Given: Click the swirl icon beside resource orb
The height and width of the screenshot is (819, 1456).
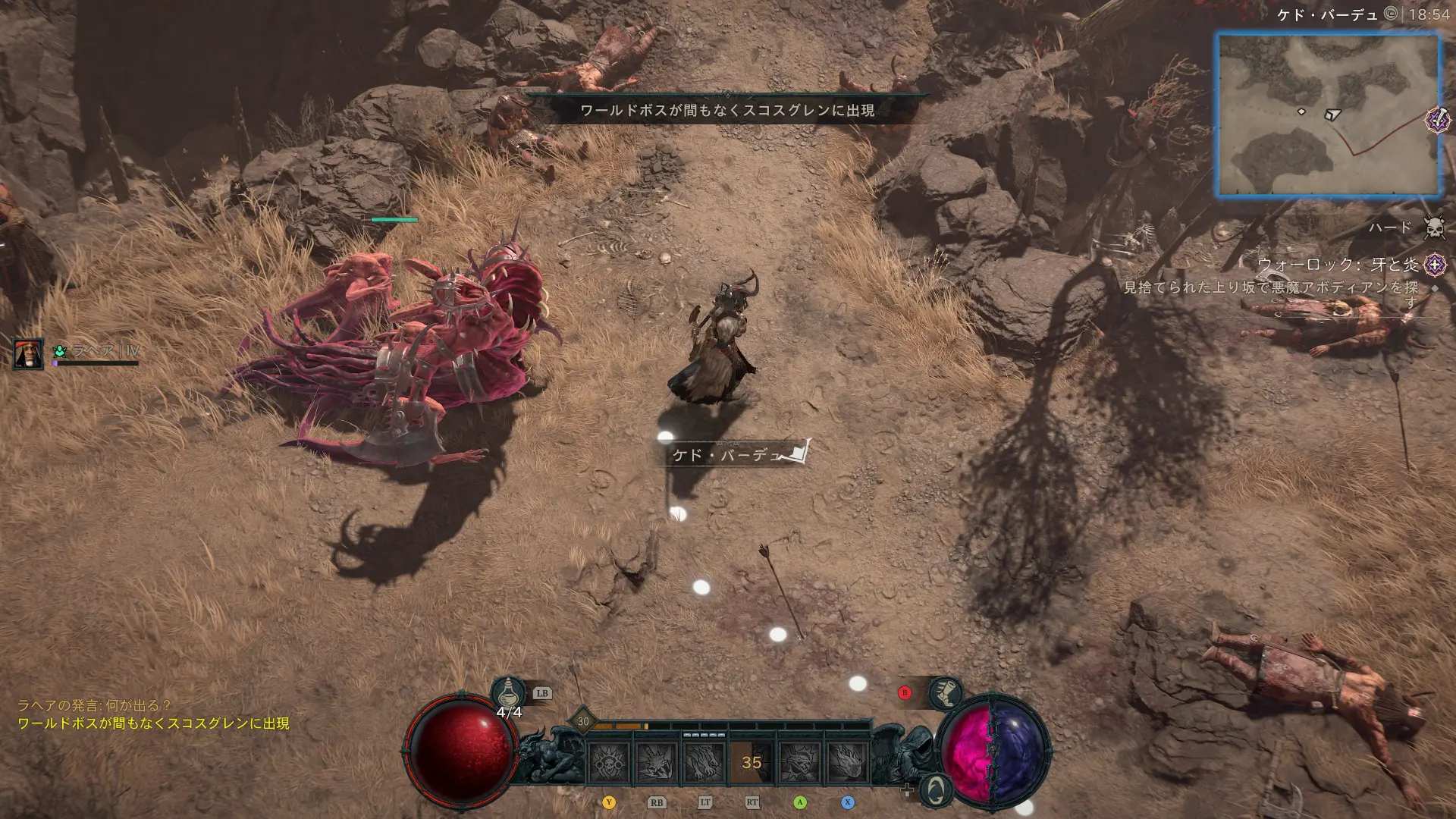Looking at the screenshot, I should [936, 790].
